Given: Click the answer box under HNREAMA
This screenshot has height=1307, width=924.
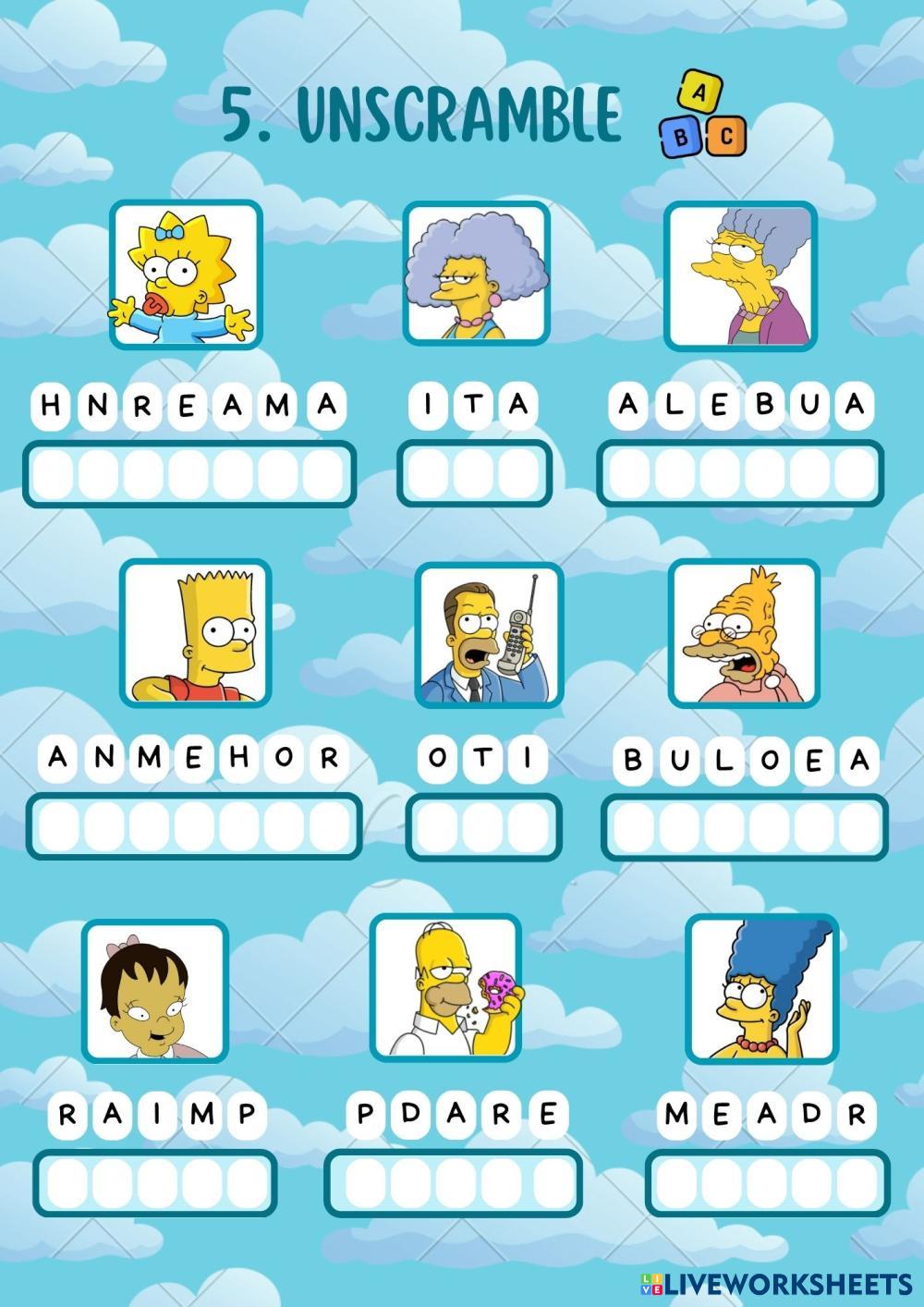Looking at the screenshot, I should tap(189, 474).
